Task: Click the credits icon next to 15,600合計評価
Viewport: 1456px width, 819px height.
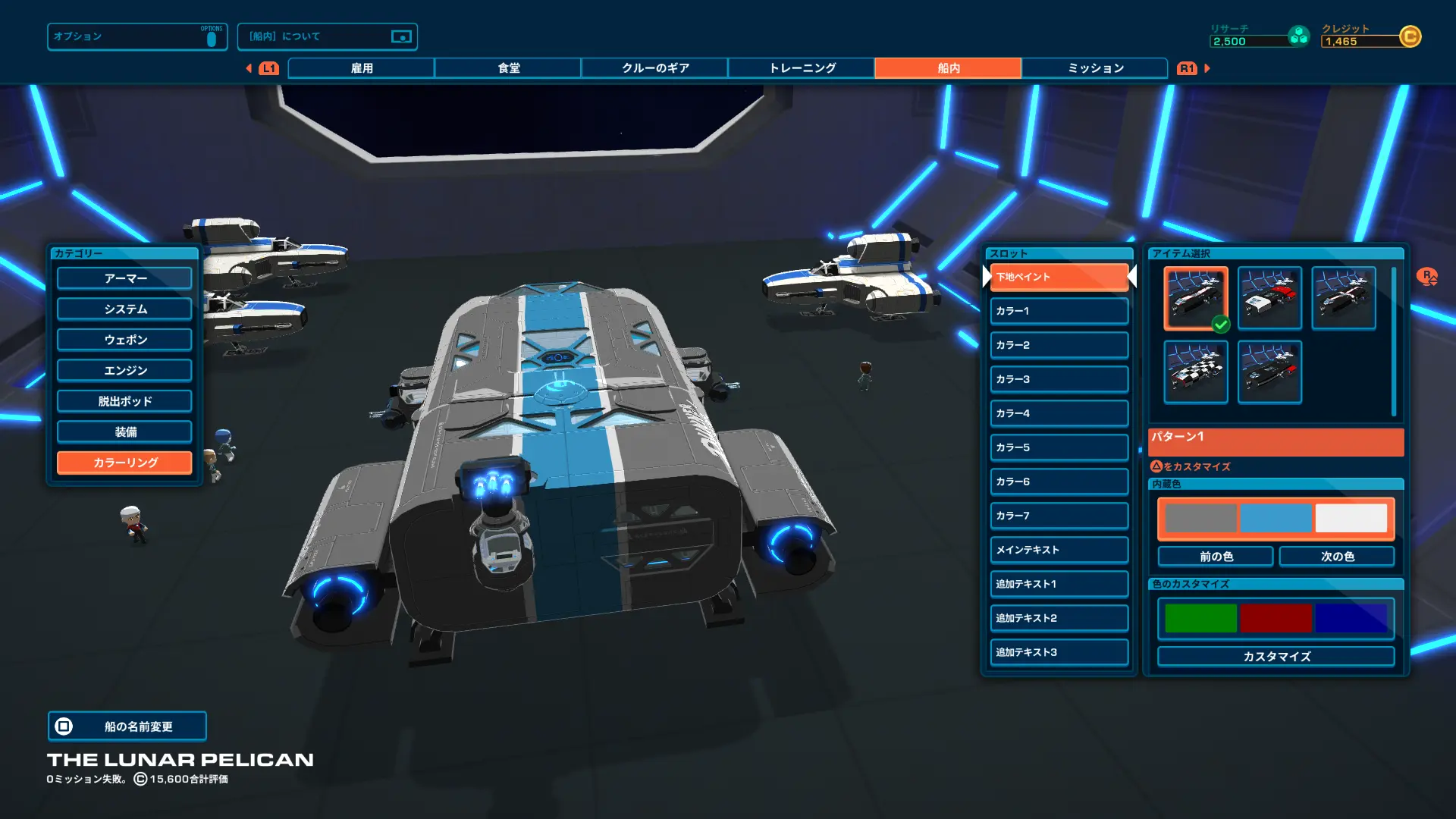Action: (142, 778)
